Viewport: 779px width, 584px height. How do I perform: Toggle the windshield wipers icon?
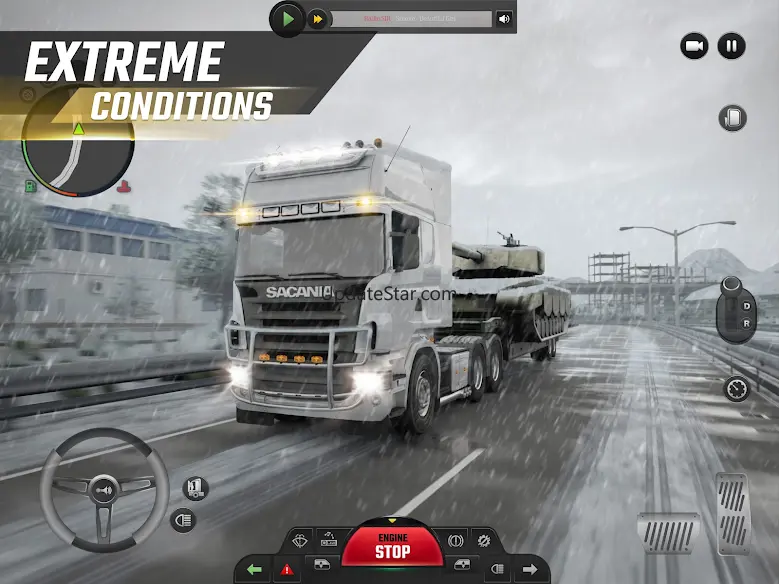300,540
